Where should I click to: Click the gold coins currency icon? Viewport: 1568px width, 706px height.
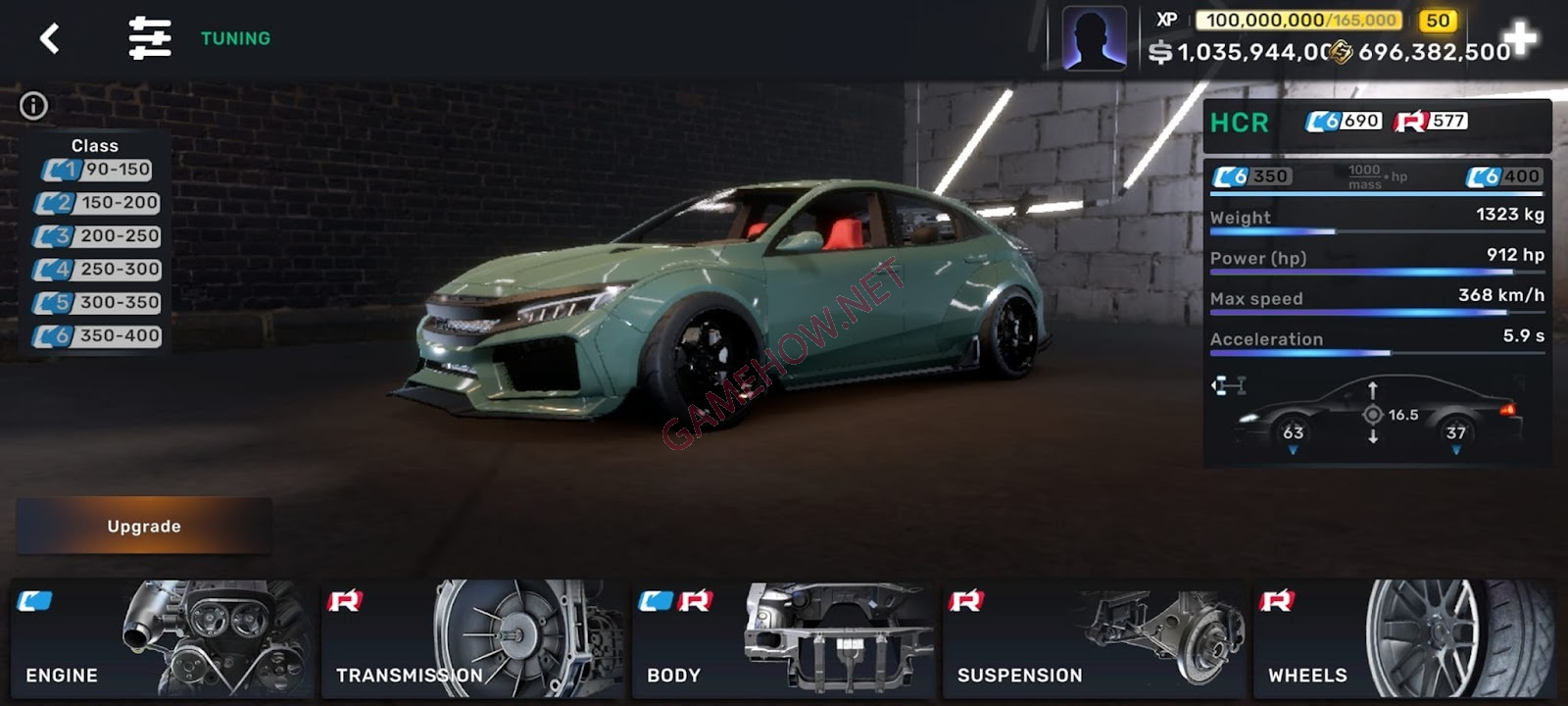[x=1341, y=51]
